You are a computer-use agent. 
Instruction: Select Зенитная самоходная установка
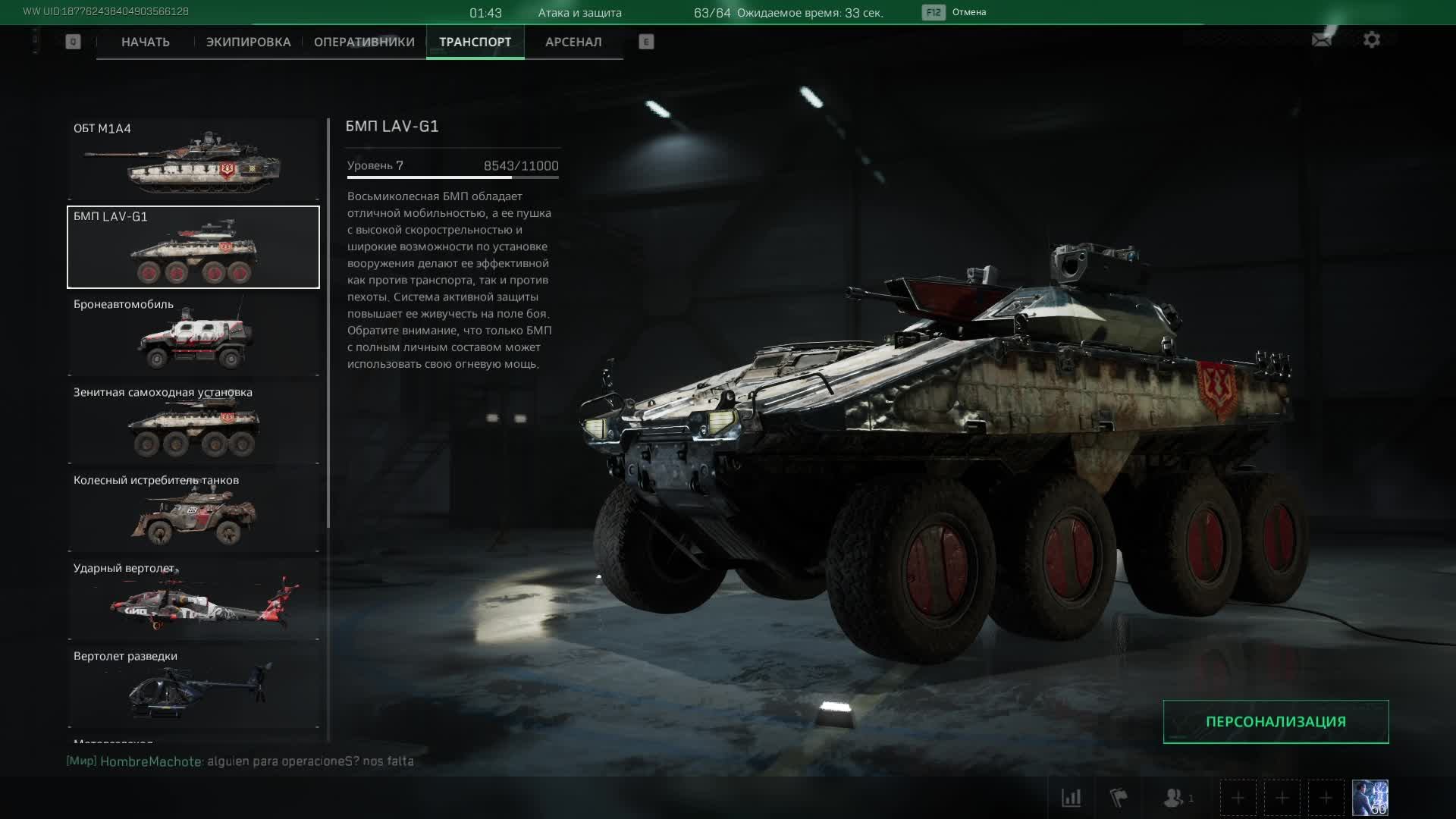tap(193, 423)
